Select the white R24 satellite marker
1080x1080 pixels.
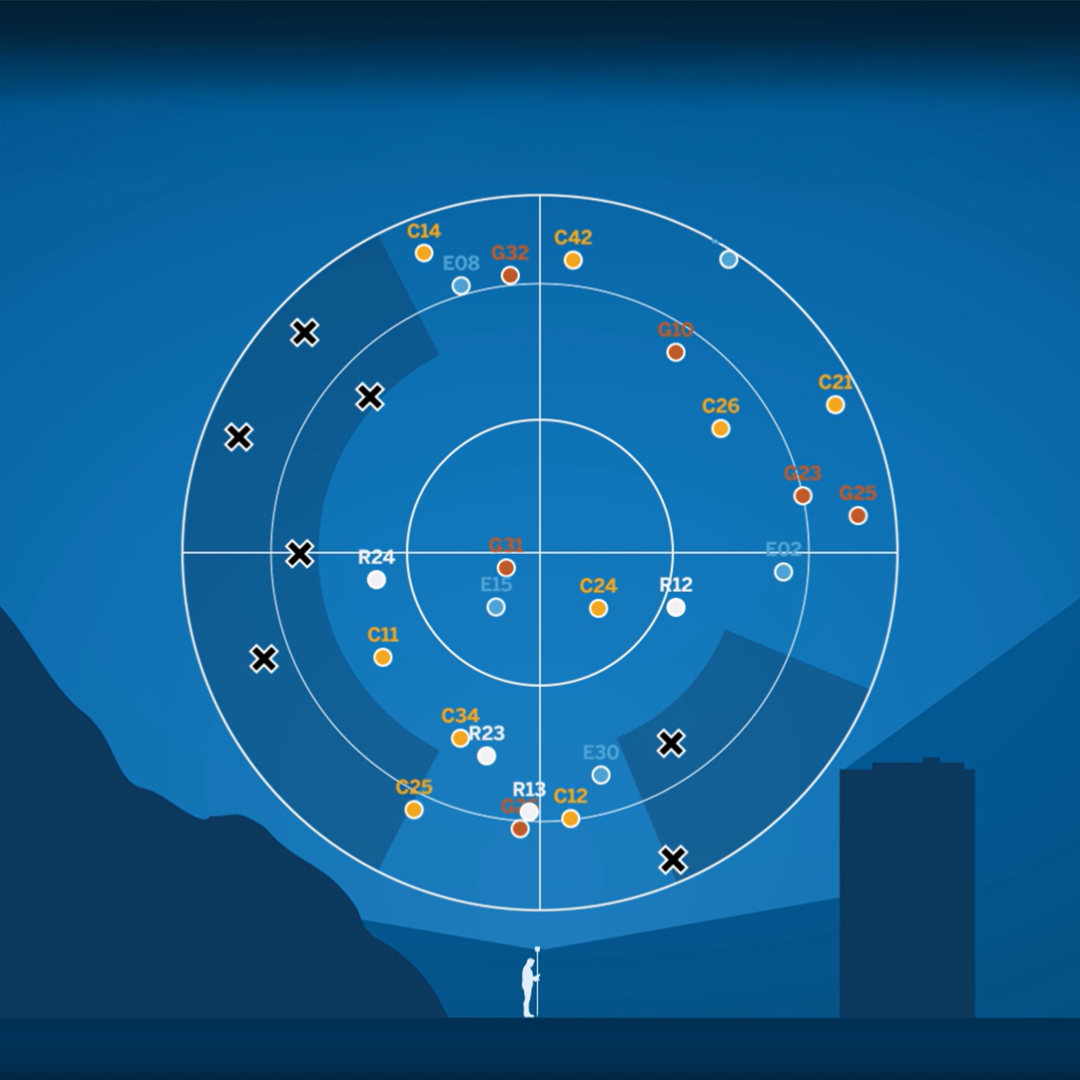[377, 580]
